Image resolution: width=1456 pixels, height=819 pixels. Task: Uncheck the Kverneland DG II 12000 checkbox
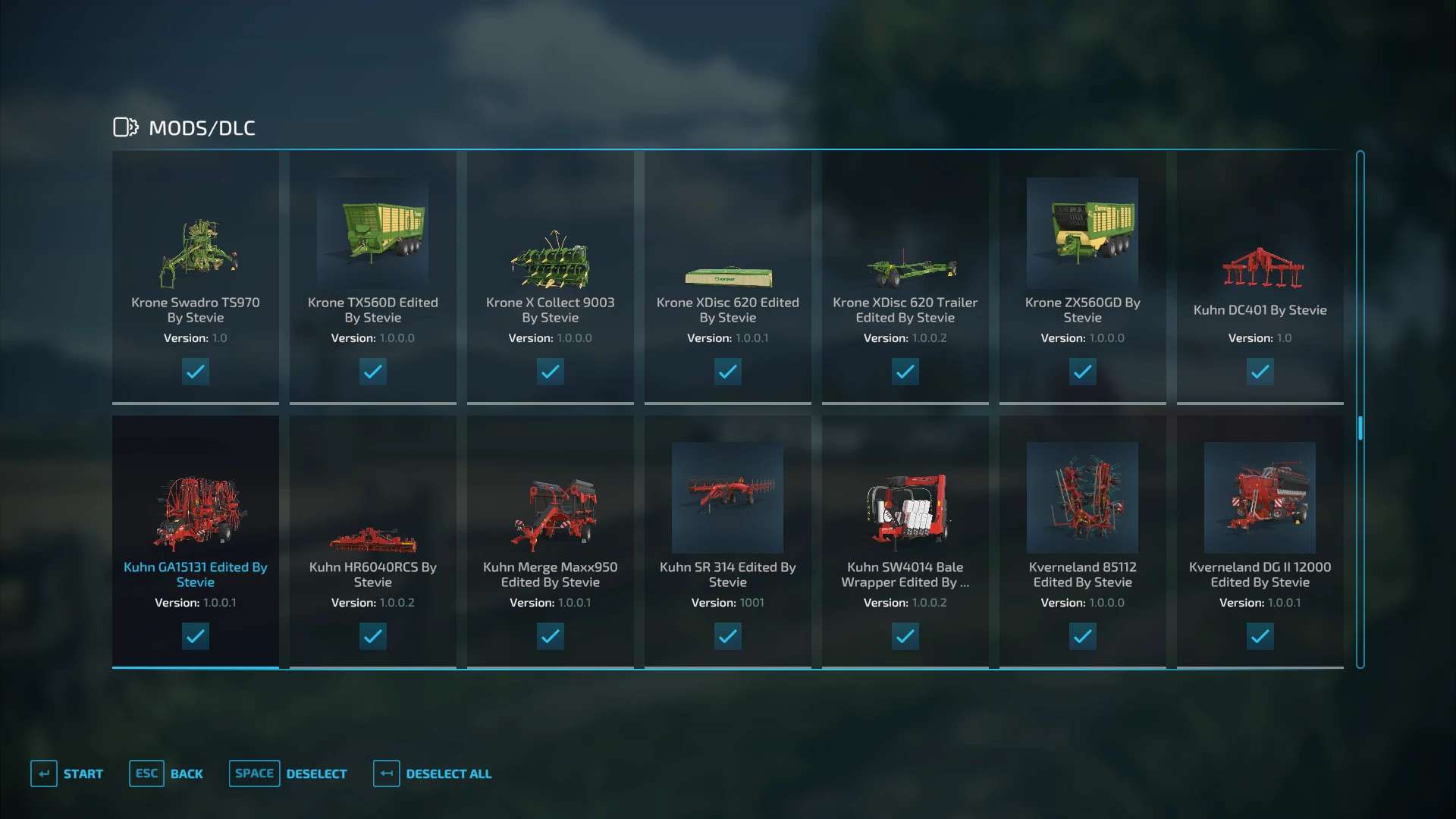pyautogui.click(x=1260, y=636)
